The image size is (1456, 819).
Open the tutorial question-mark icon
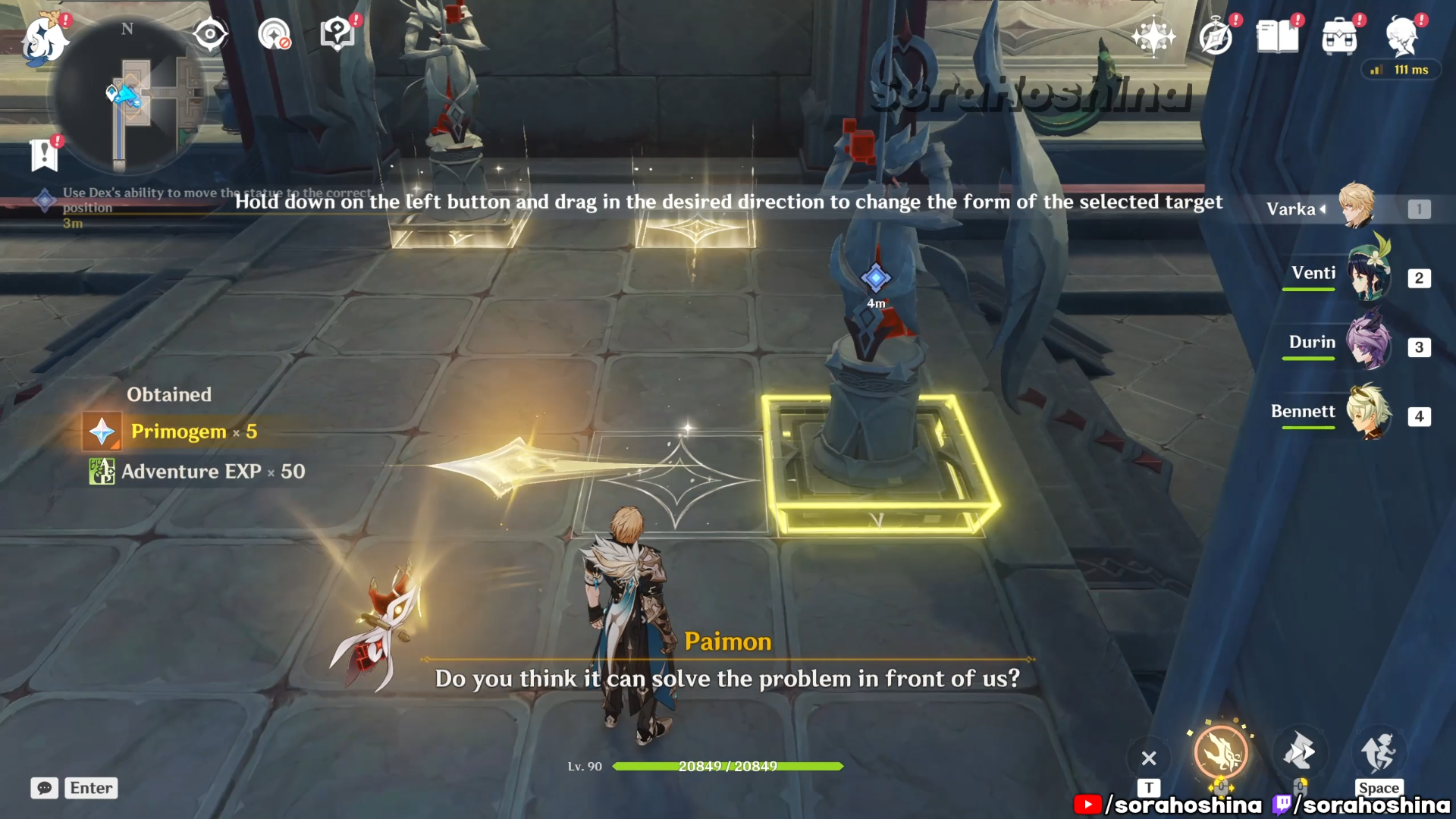tap(337, 34)
